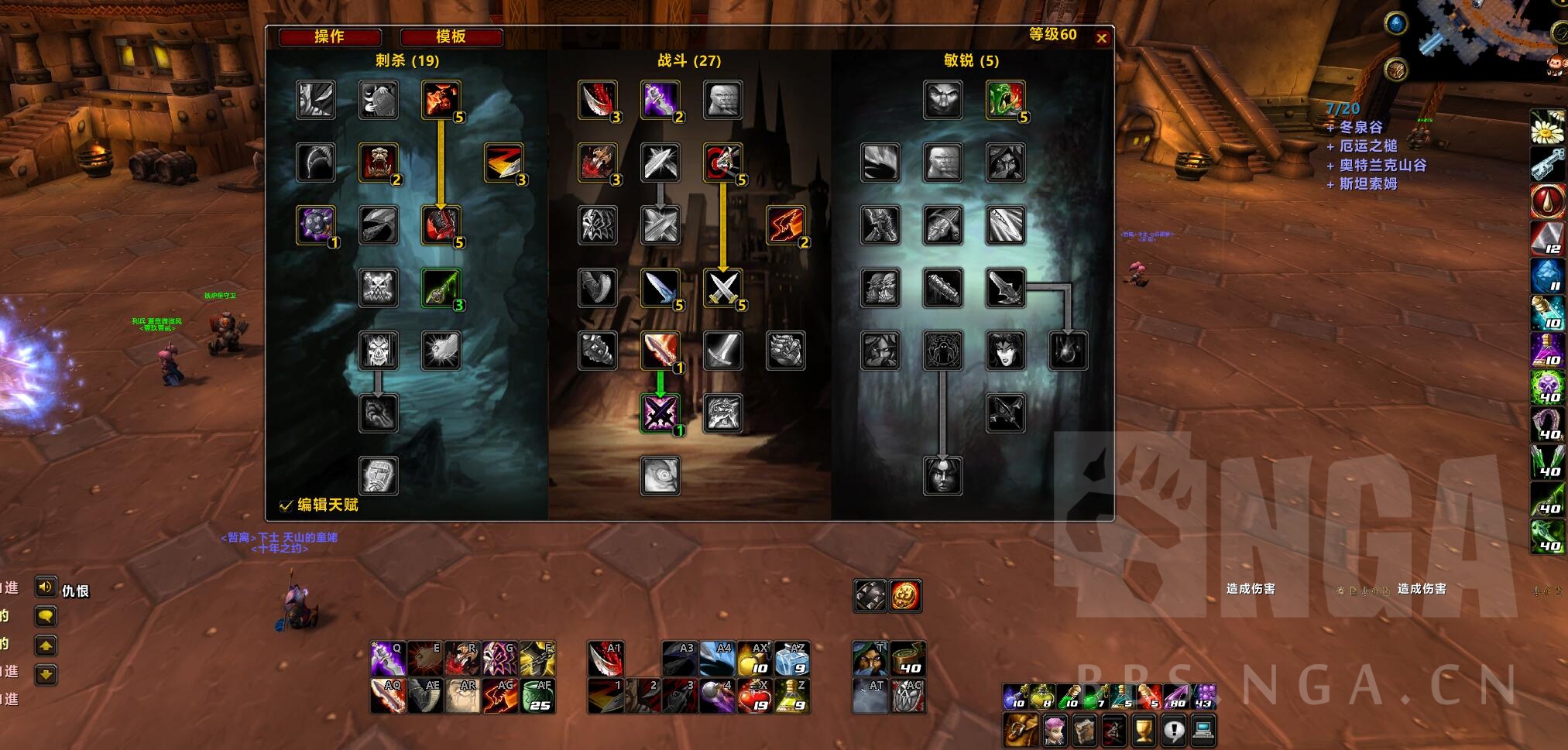Image resolution: width=1568 pixels, height=750 pixels.
Task: Select the green poison dagger talent
Action: coord(441,288)
